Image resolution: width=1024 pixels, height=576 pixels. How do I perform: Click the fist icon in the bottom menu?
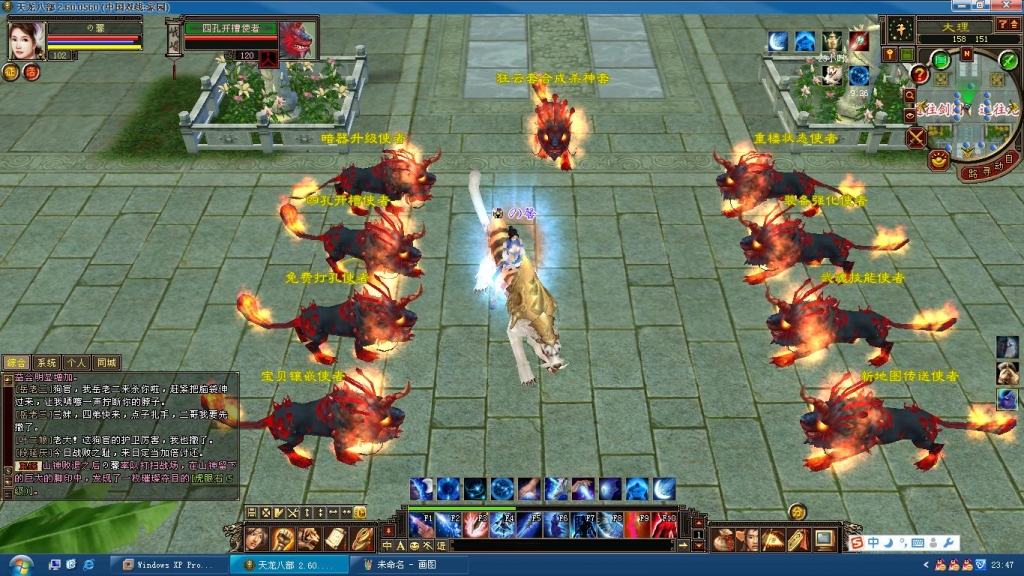click(x=283, y=539)
